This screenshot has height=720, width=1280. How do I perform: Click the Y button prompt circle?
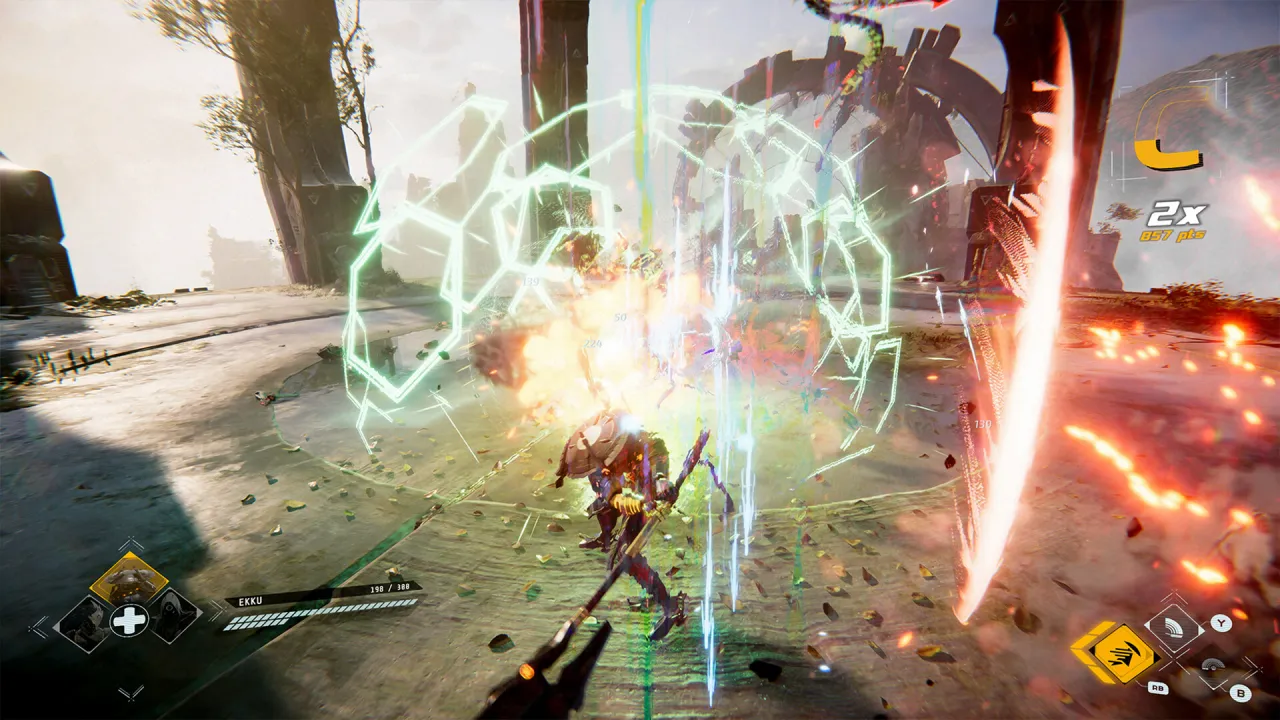1221,623
